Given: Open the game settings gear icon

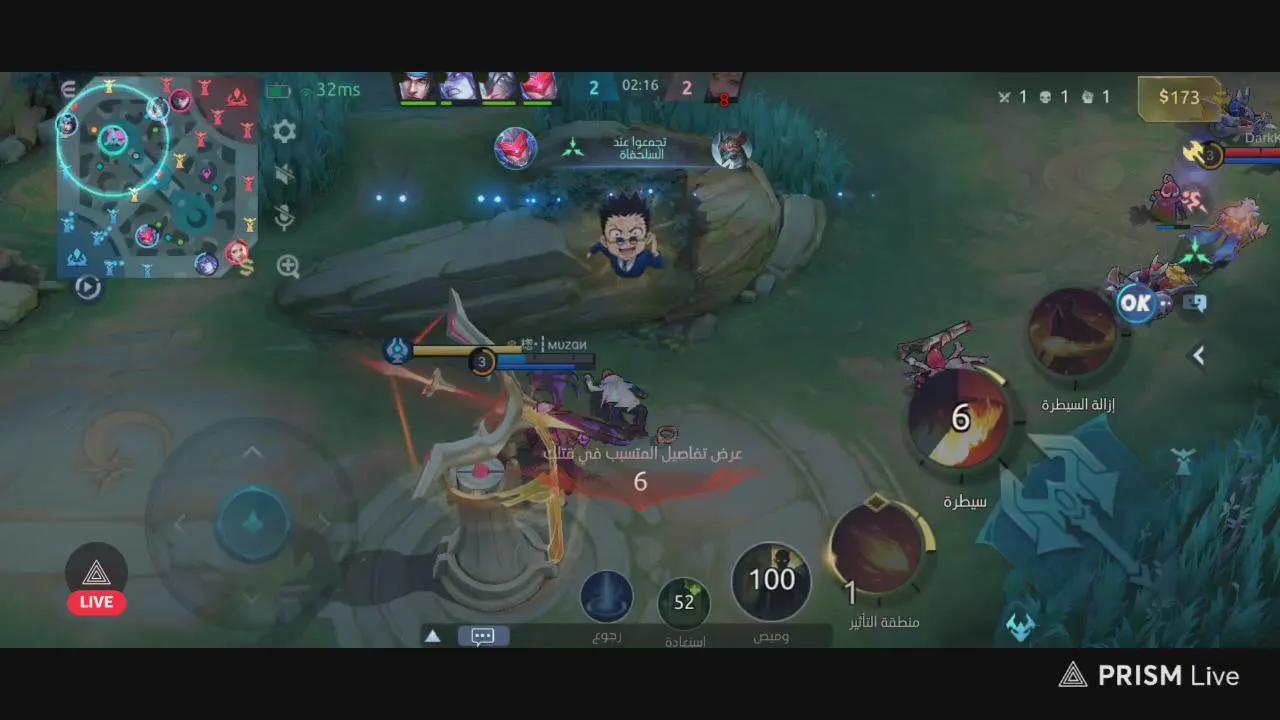Looking at the screenshot, I should (x=285, y=131).
